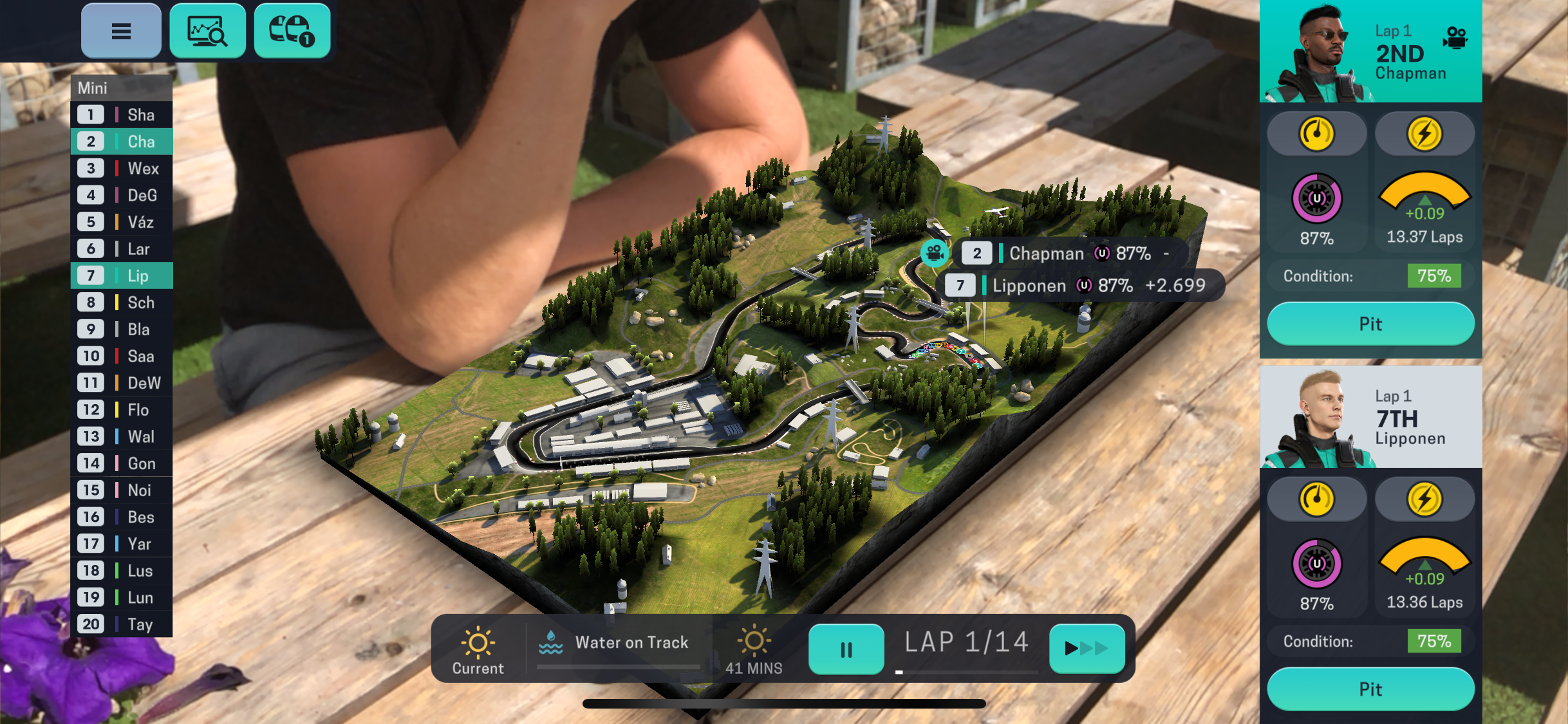The height and width of the screenshot is (724, 1568).
Task: Change Chapman's engine power mode
Action: pyautogui.click(x=1424, y=134)
